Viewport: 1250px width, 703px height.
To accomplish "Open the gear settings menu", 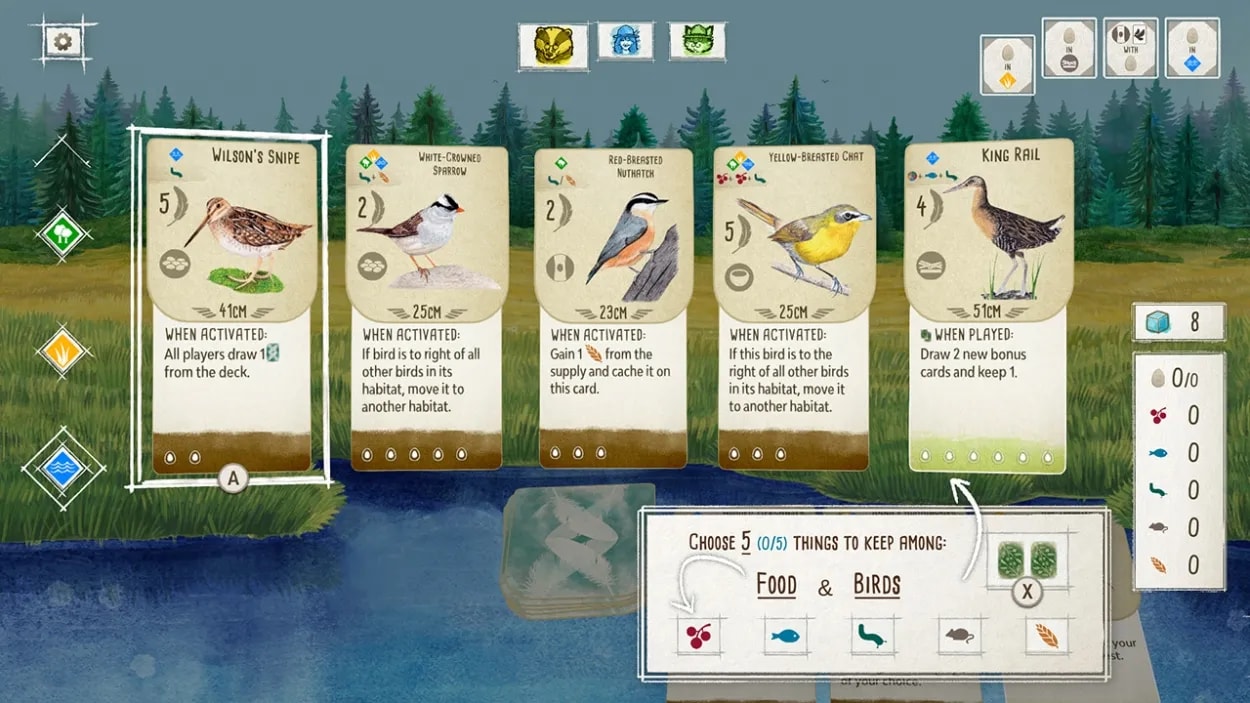I will point(63,42).
